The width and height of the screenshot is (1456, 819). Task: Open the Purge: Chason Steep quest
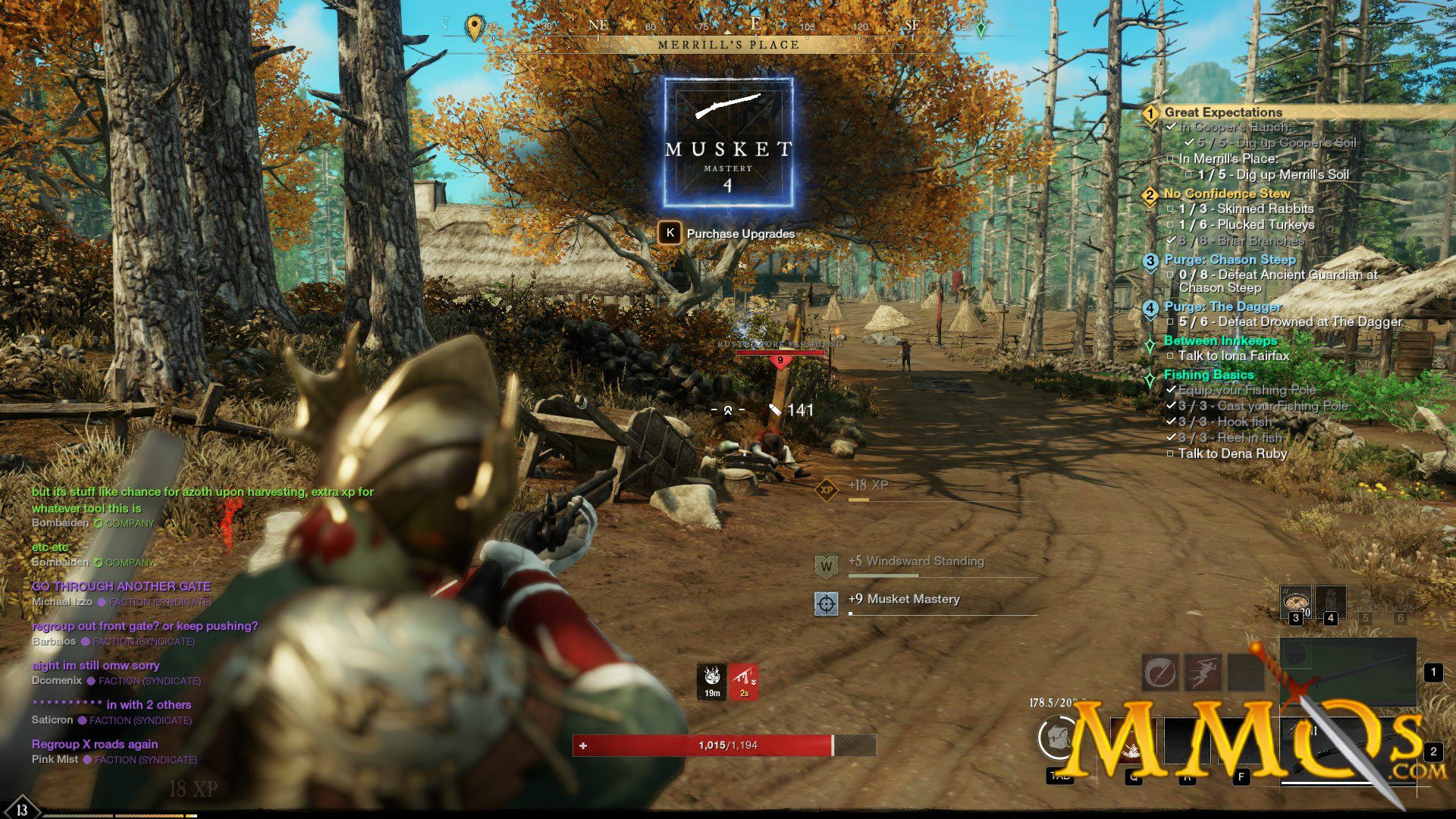pos(1229,259)
